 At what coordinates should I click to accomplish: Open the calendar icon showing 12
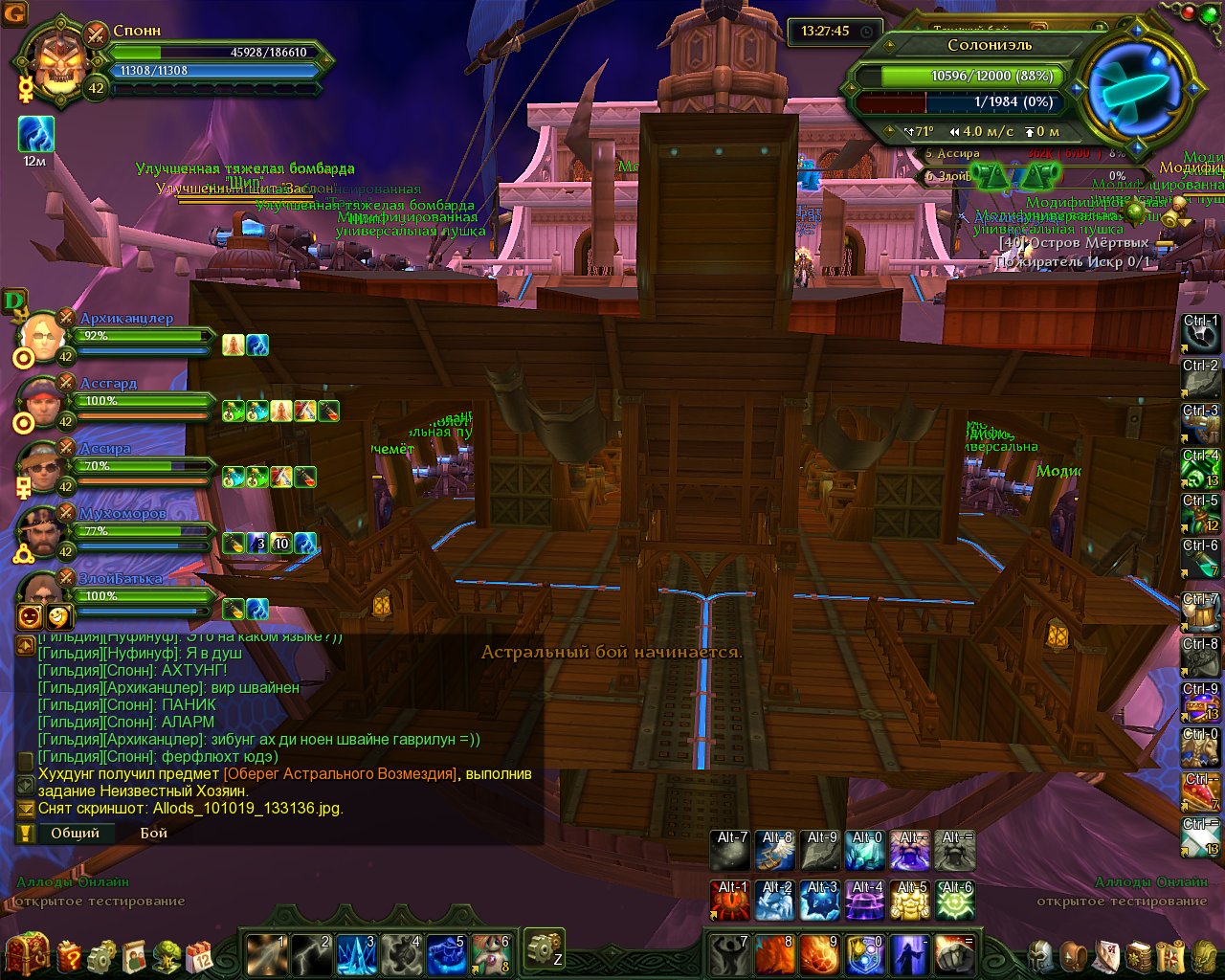click(200, 954)
